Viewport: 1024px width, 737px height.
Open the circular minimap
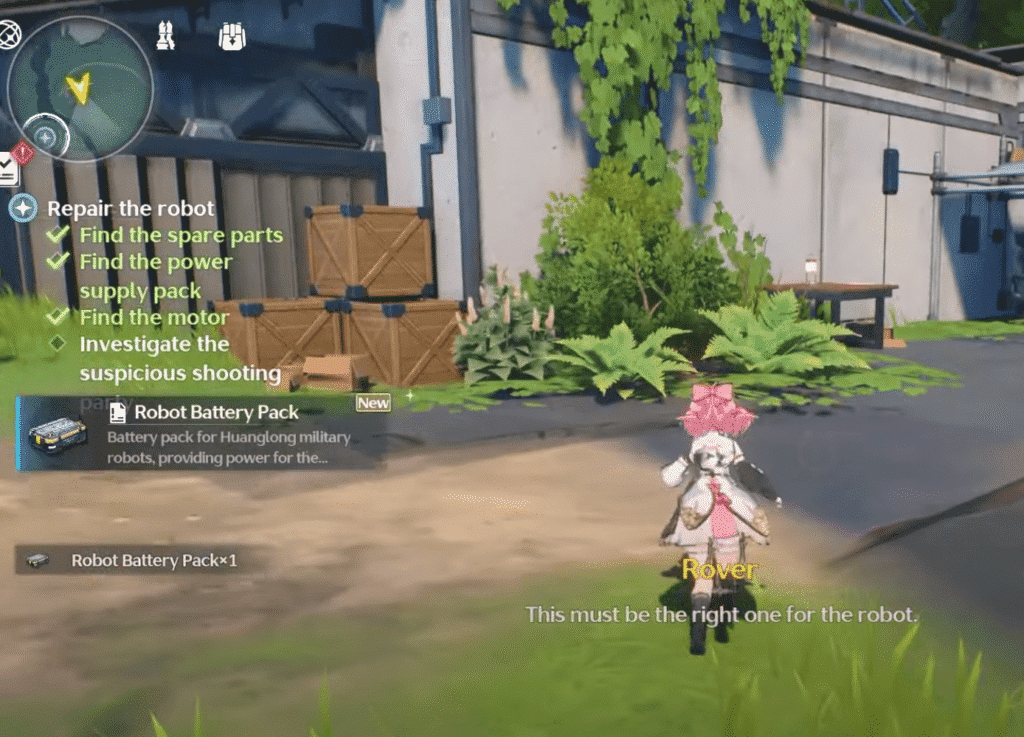80,87
